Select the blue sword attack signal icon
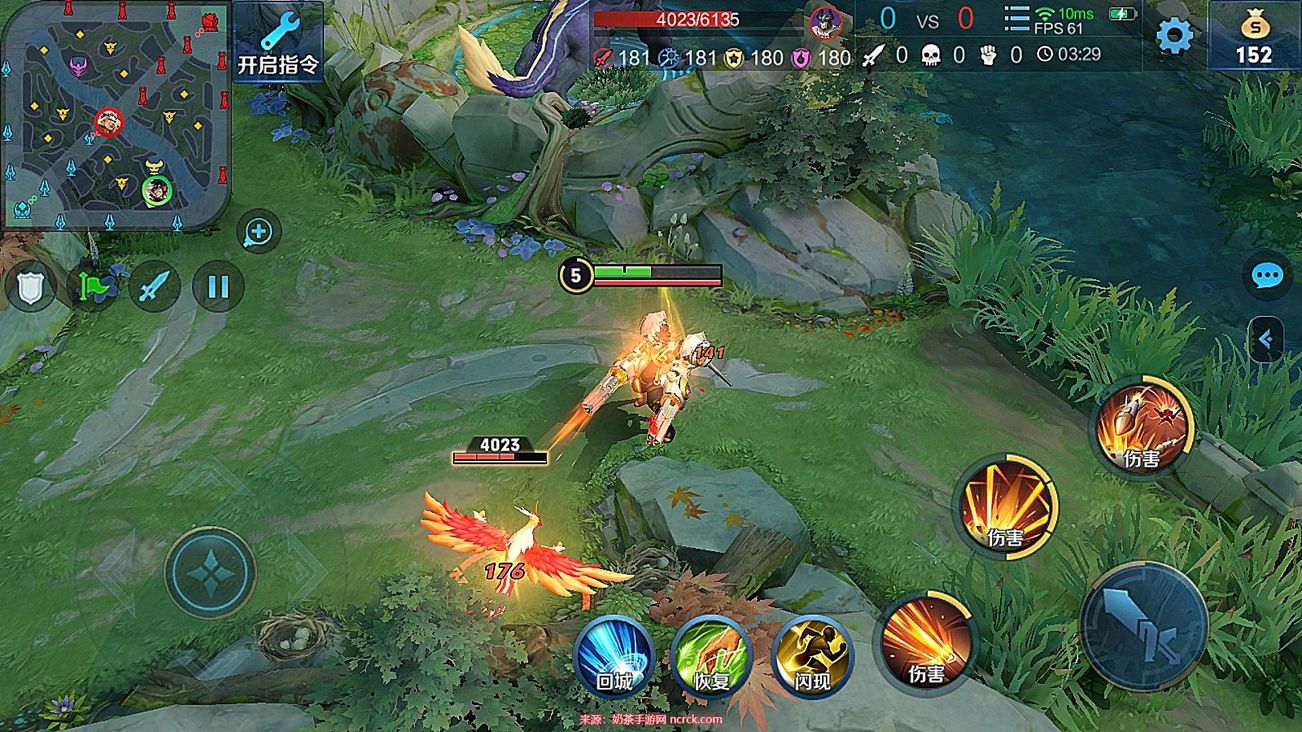 [x=155, y=288]
